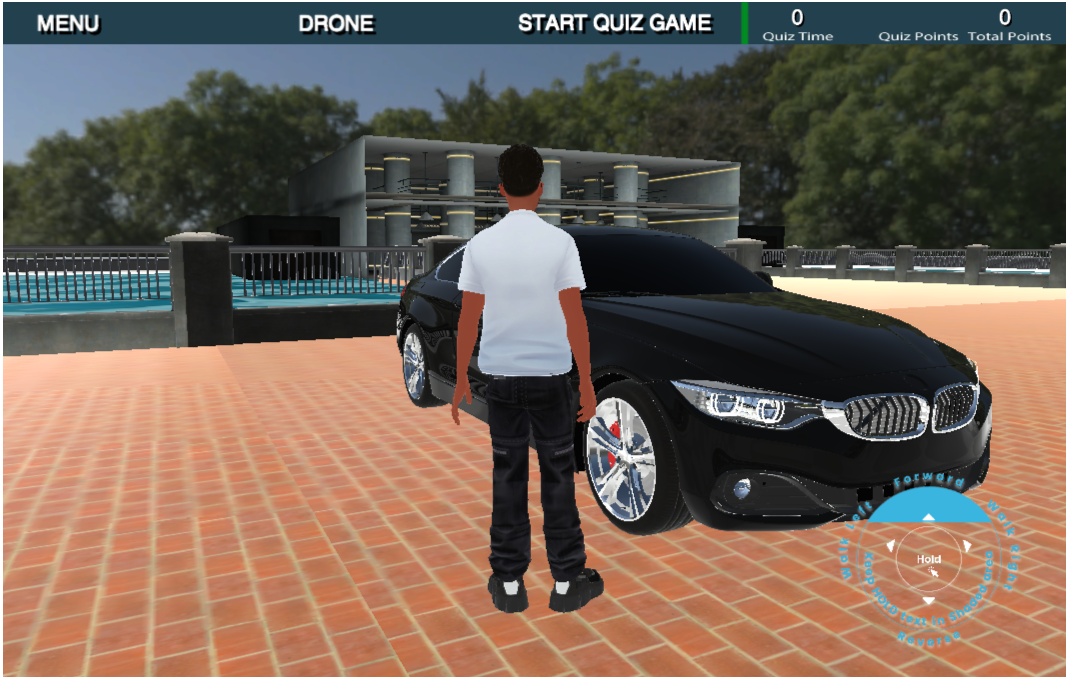Open the MENU in the top bar
The width and height of the screenshot is (1068, 677).
click(68, 23)
